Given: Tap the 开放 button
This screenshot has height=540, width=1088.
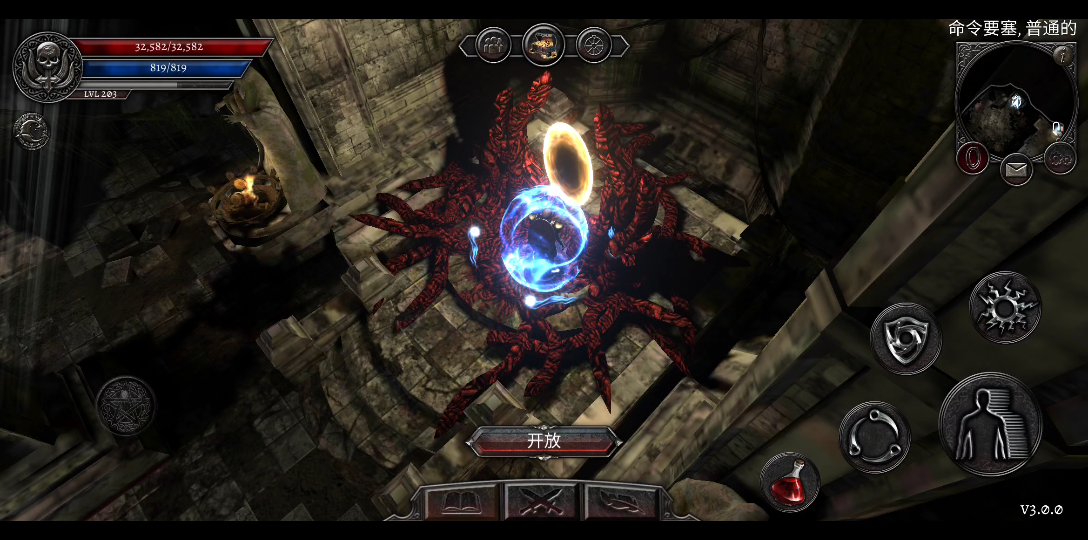Looking at the screenshot, I should pos(544,441).
